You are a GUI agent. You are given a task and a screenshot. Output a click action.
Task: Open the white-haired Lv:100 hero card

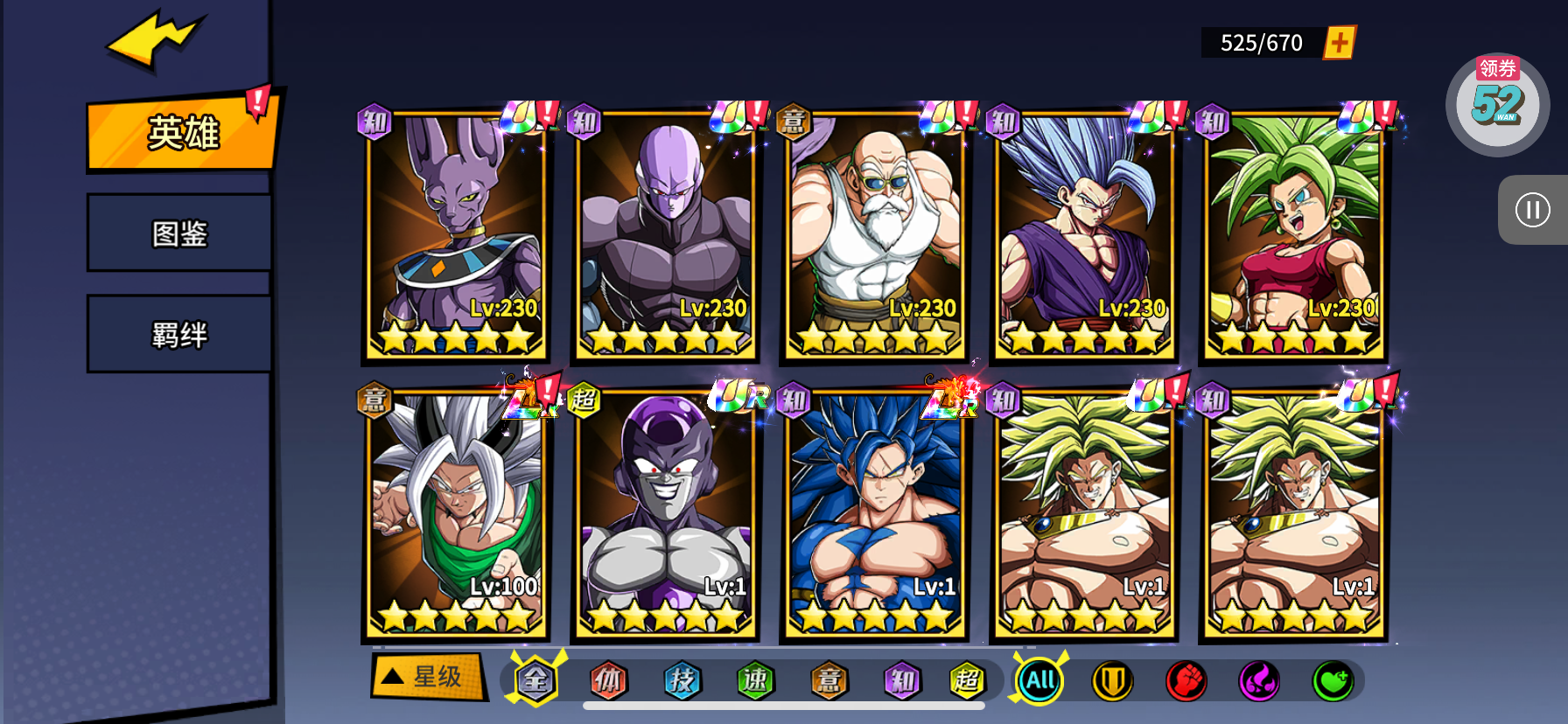455,514
